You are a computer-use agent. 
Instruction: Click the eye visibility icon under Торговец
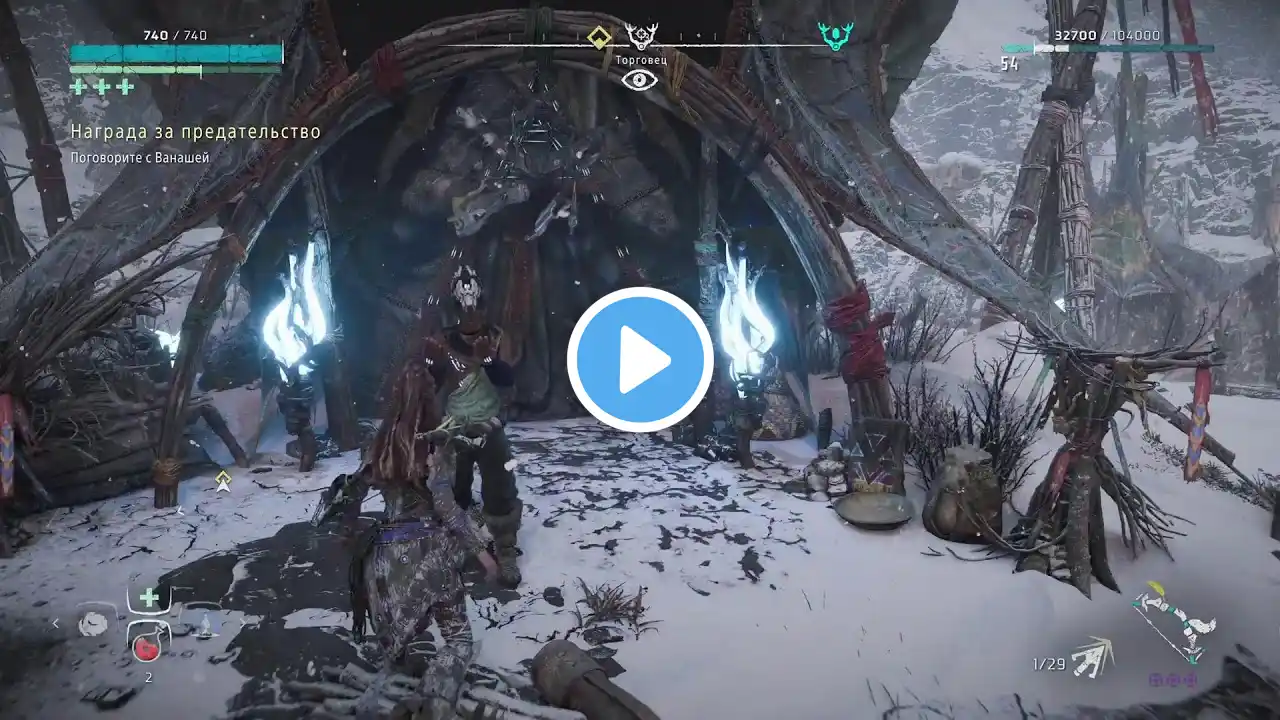tap(639, 80)
